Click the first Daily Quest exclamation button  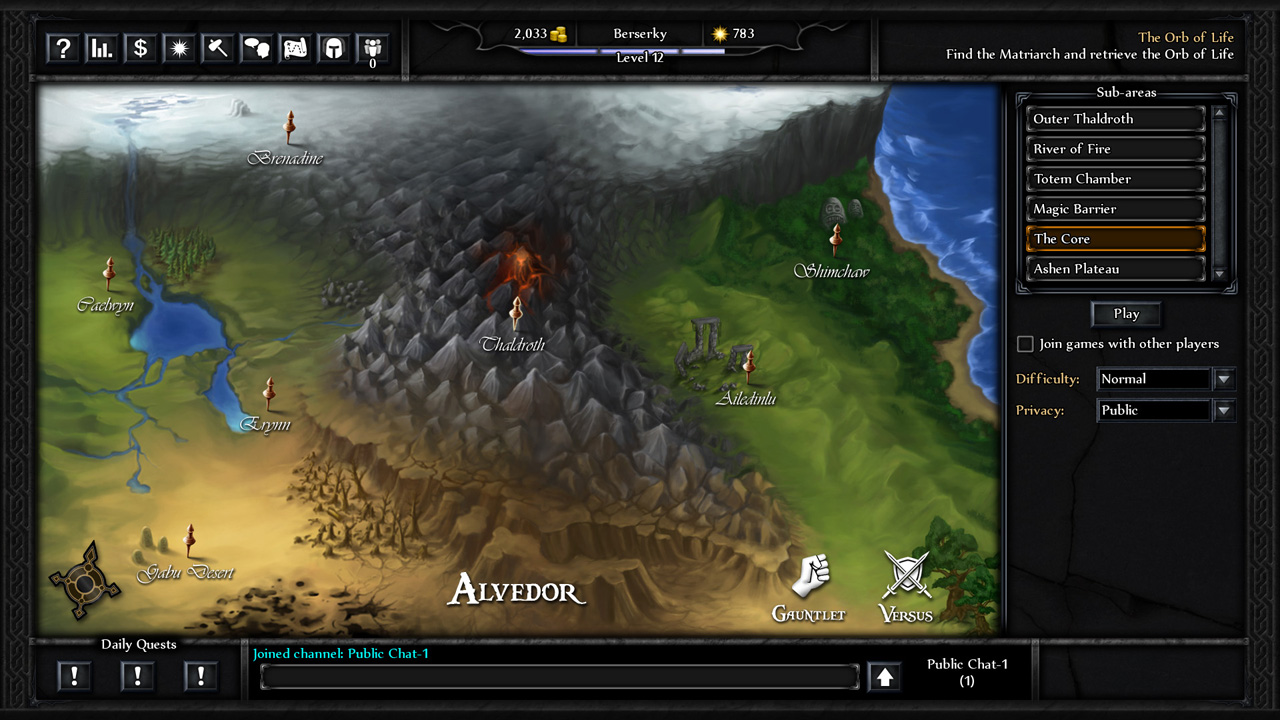[x=74, y=676]
